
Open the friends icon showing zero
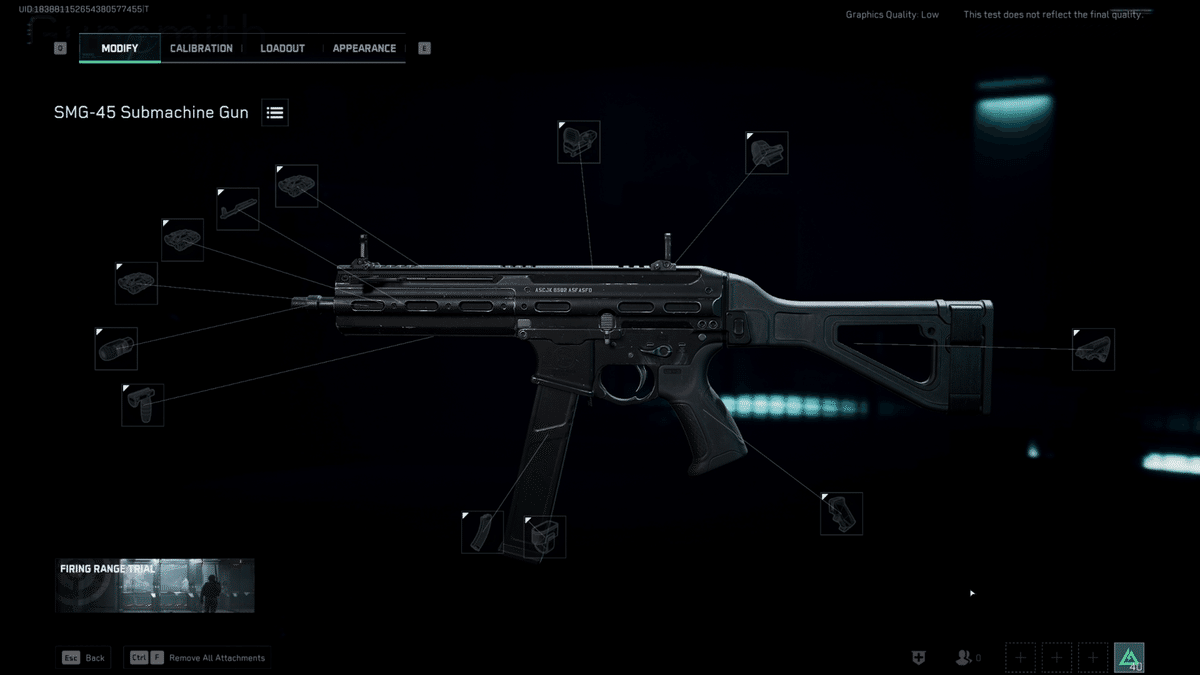tap(966, 657)
